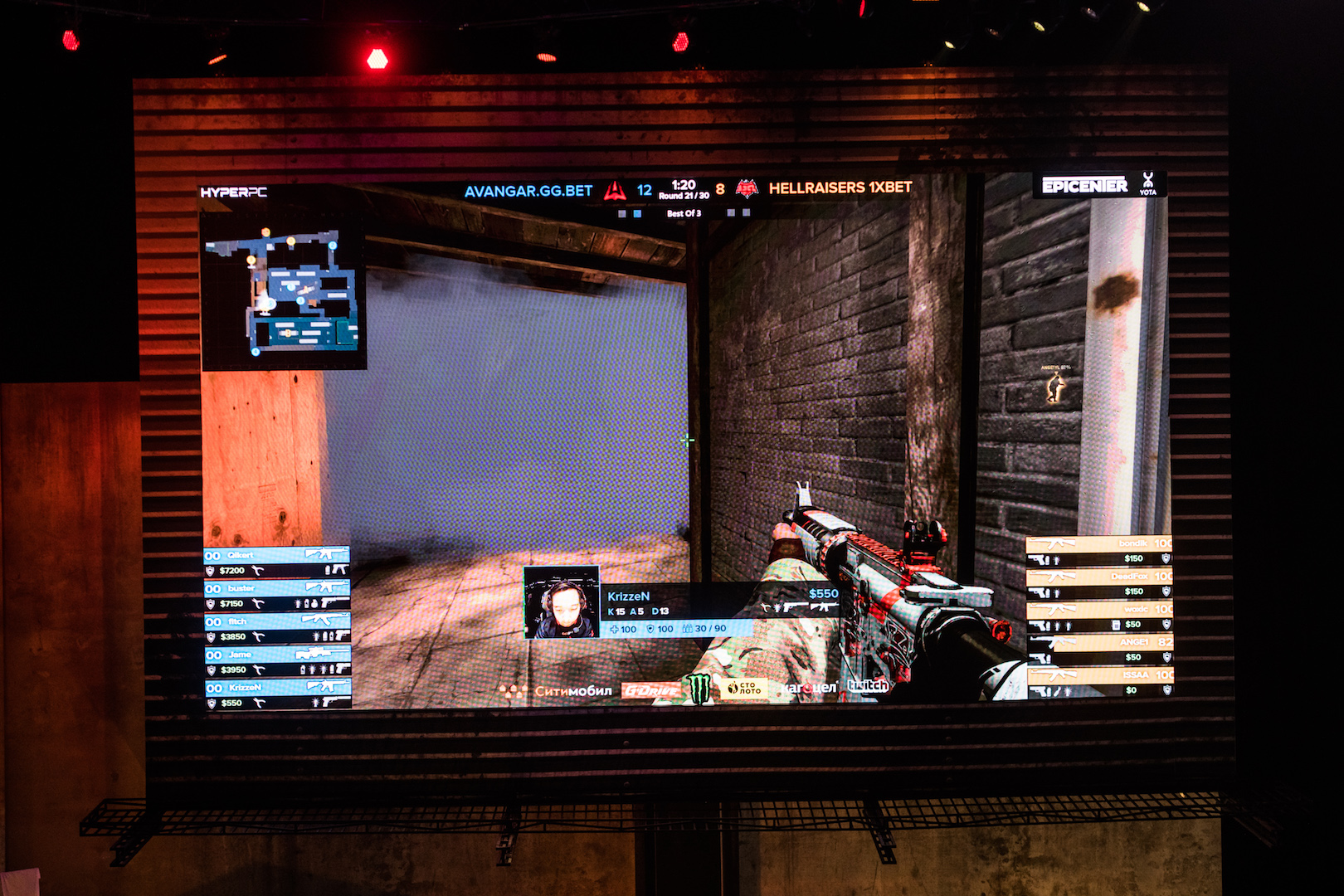Choose the flitch player row

click(276, 629)
